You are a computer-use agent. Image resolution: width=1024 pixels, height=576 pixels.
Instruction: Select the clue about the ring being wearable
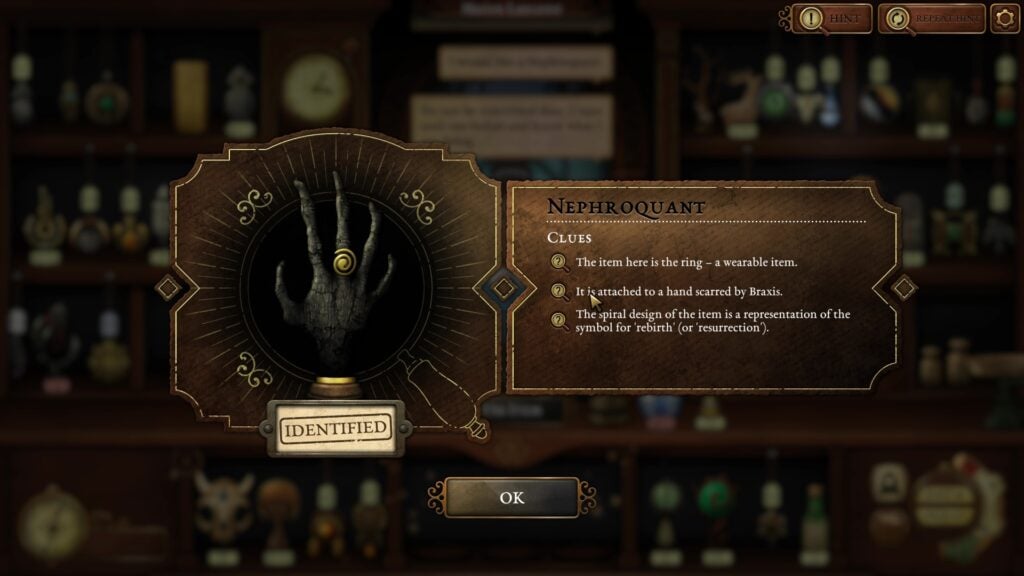point(686,263)
